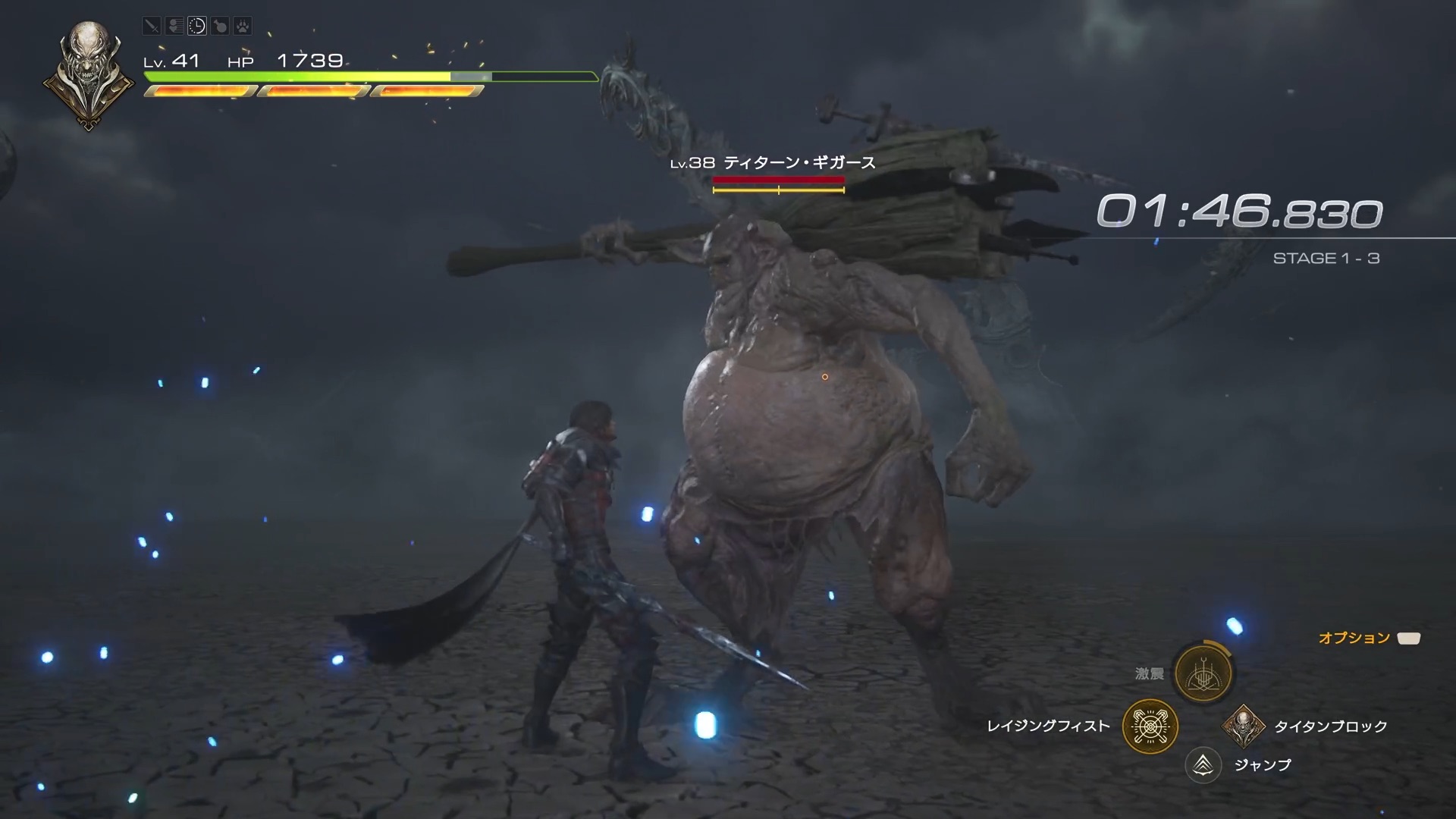The height and width of the screenshot is (819, 1456).
Task: Activate the 激震 ability icon
Action: [1203, 673]
